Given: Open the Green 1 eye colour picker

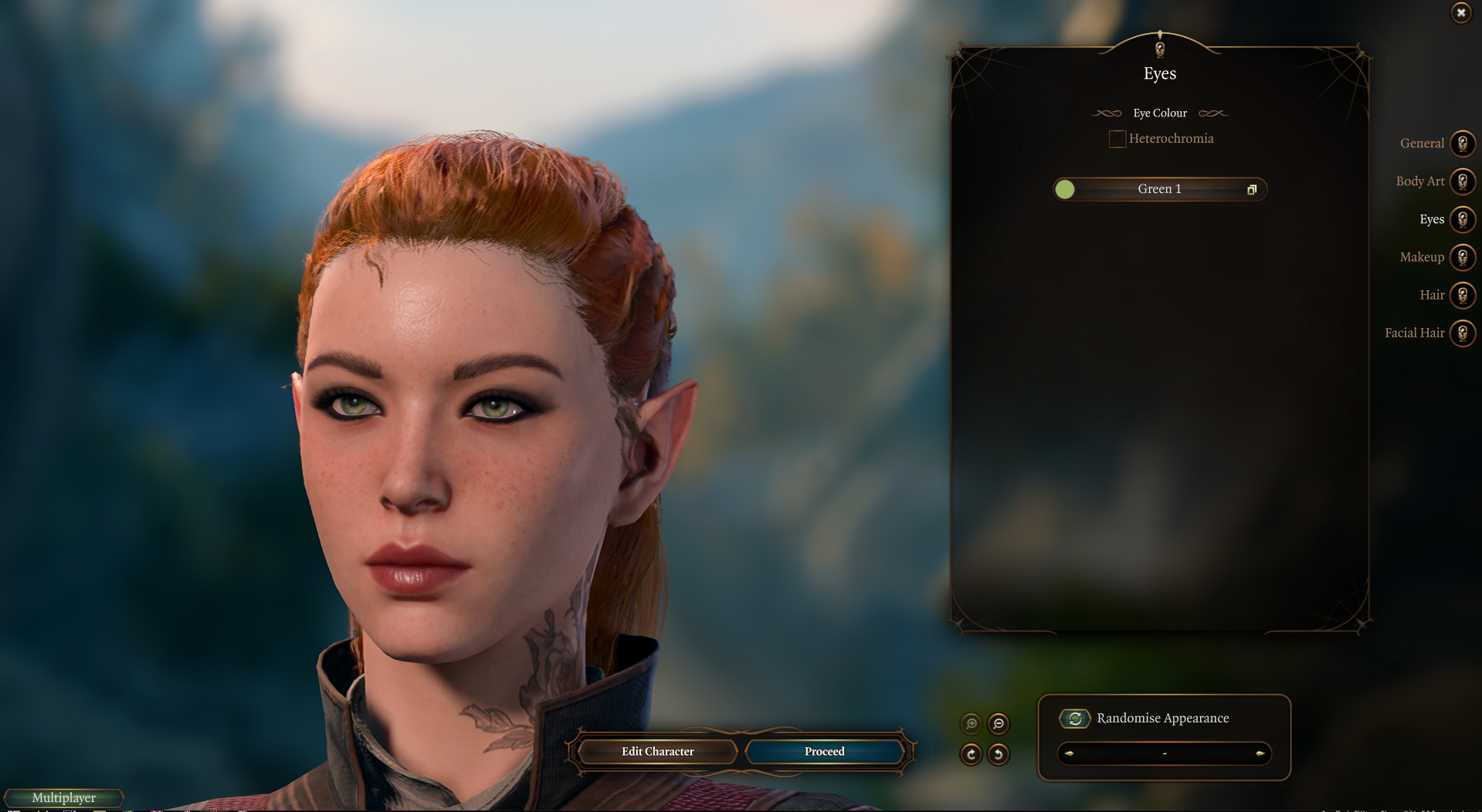Looking at the screenshot, I should coord(1159,189).
